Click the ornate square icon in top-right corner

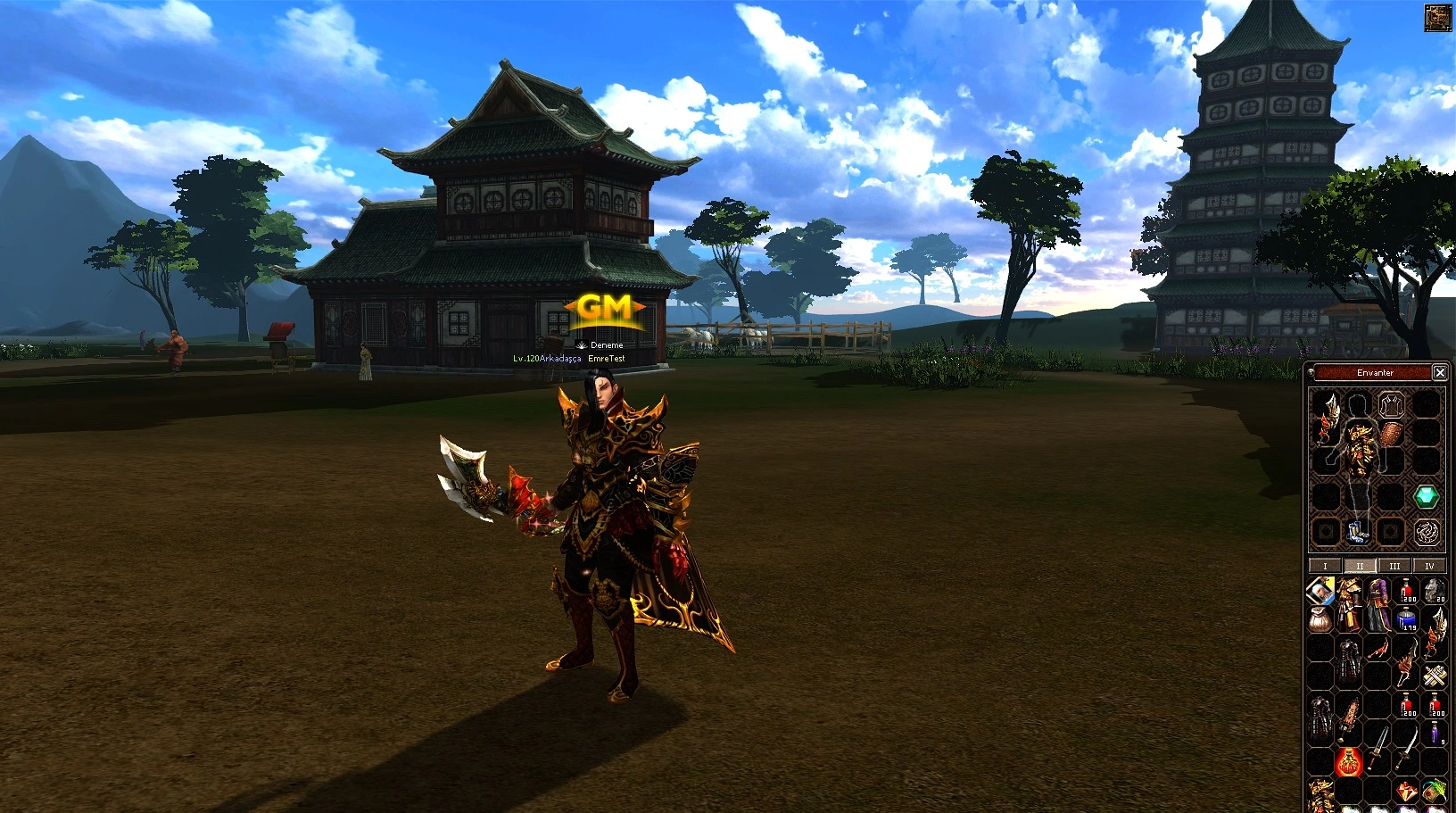pyautogui.click(x=1437, y=18)
